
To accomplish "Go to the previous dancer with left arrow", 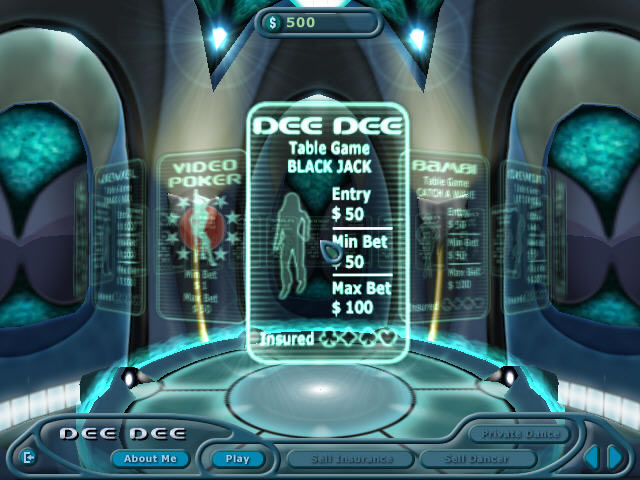I will (591, 458).
